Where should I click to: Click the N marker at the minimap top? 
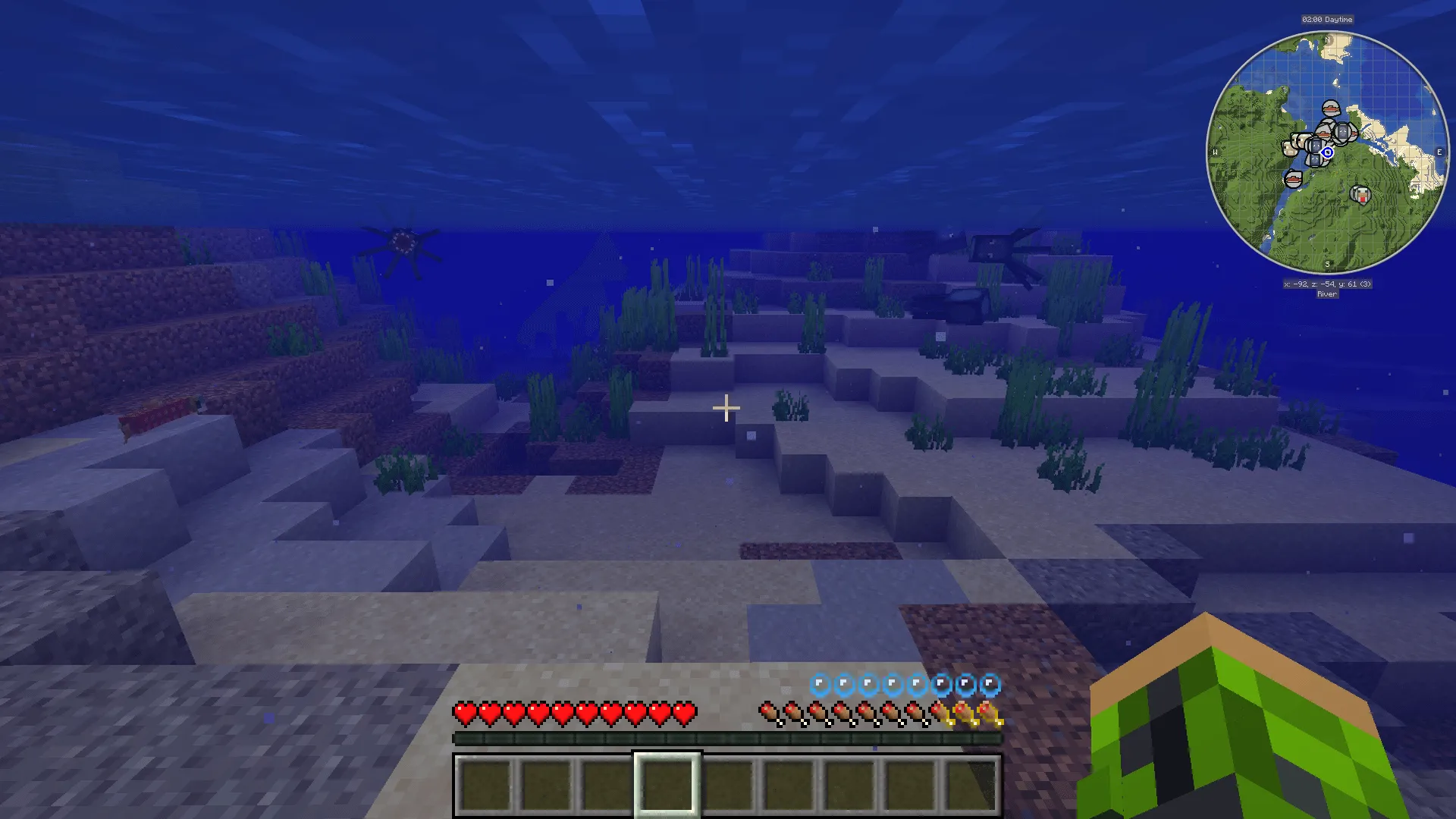coord(1326,39)
